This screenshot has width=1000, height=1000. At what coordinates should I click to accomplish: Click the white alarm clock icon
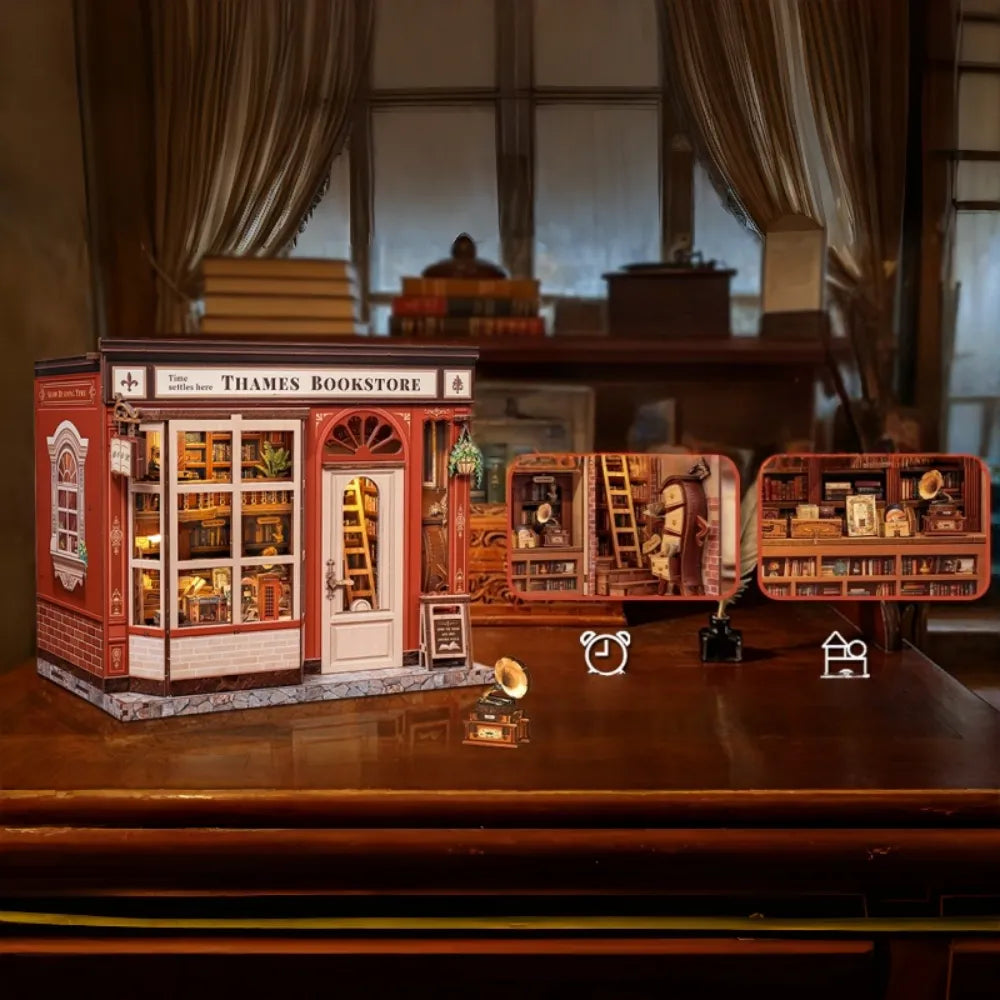coord(605,652)
